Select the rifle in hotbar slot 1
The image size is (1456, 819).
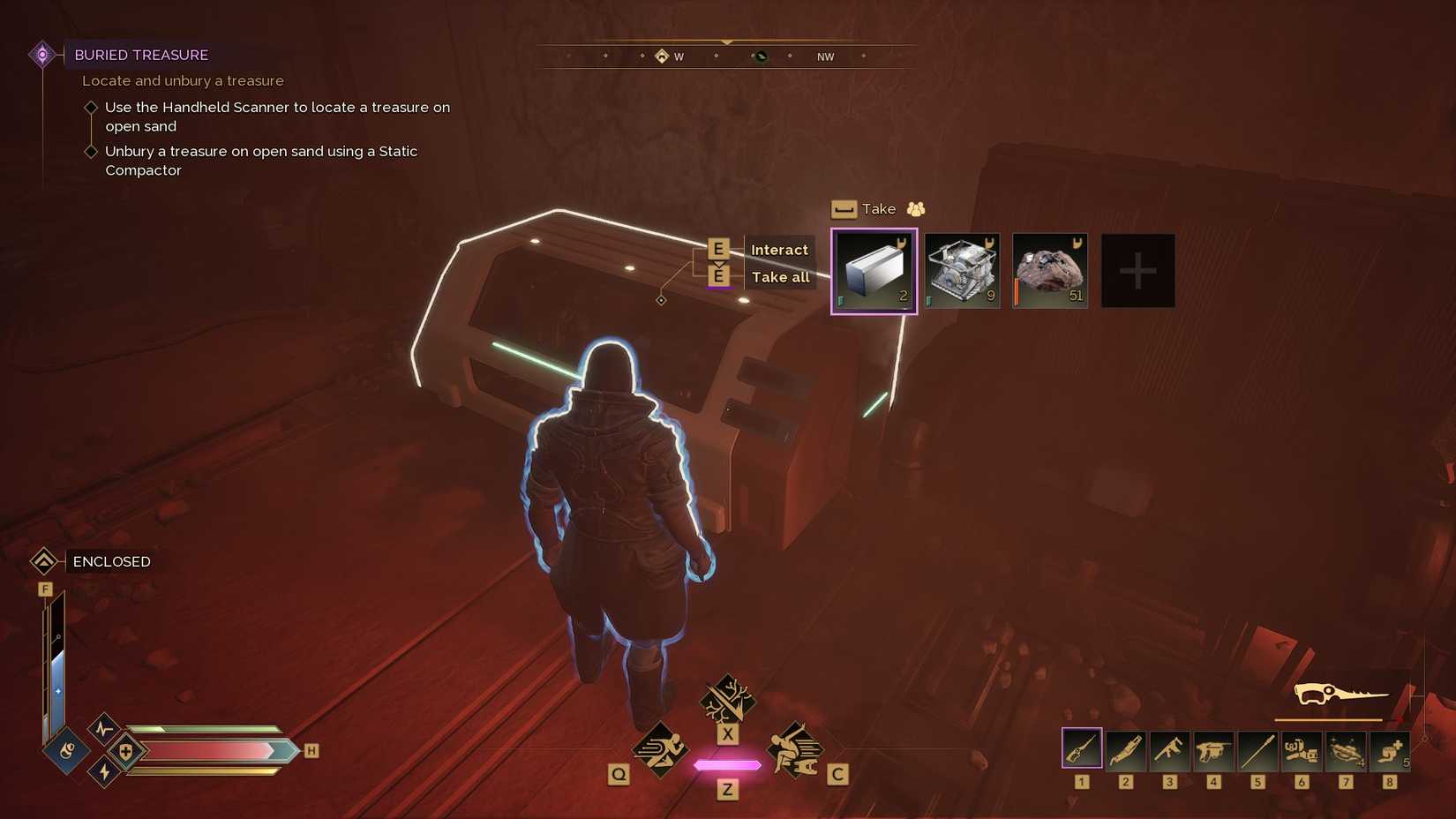coord(1083,749)
